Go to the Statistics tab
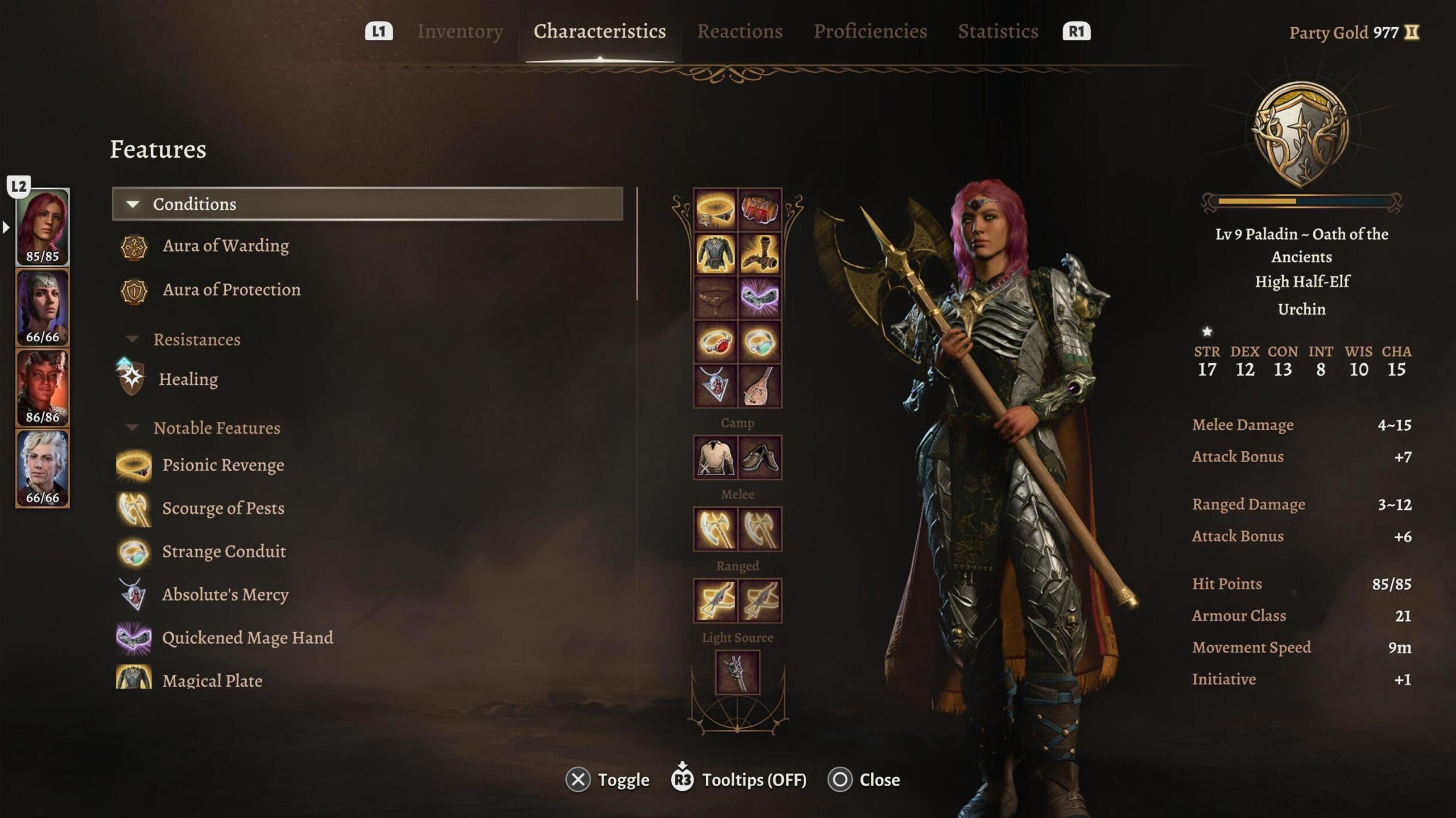Screen dimensions: 1456x818 (998, 31)
